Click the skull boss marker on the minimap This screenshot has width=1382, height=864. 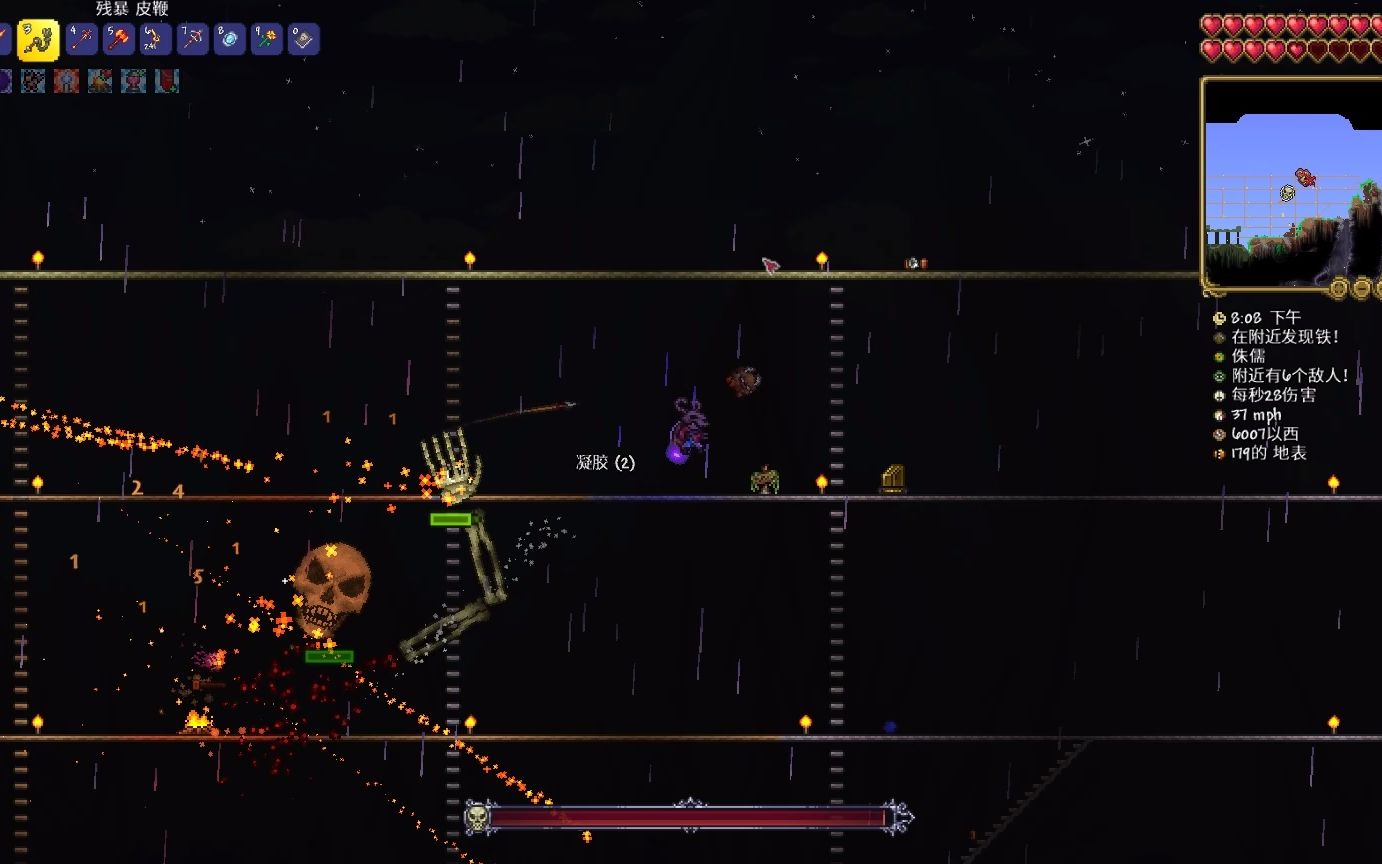click(1289, 193)
